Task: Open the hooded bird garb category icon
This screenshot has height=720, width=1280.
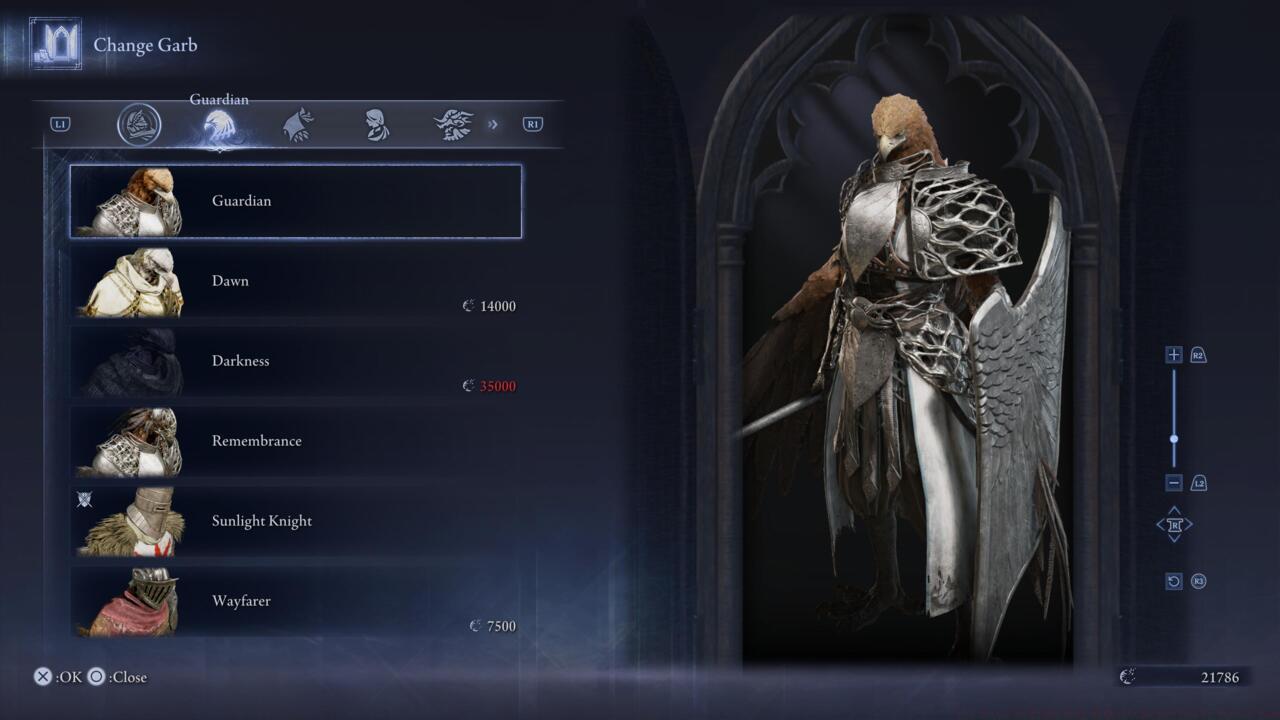Action: tap(299, 124)
